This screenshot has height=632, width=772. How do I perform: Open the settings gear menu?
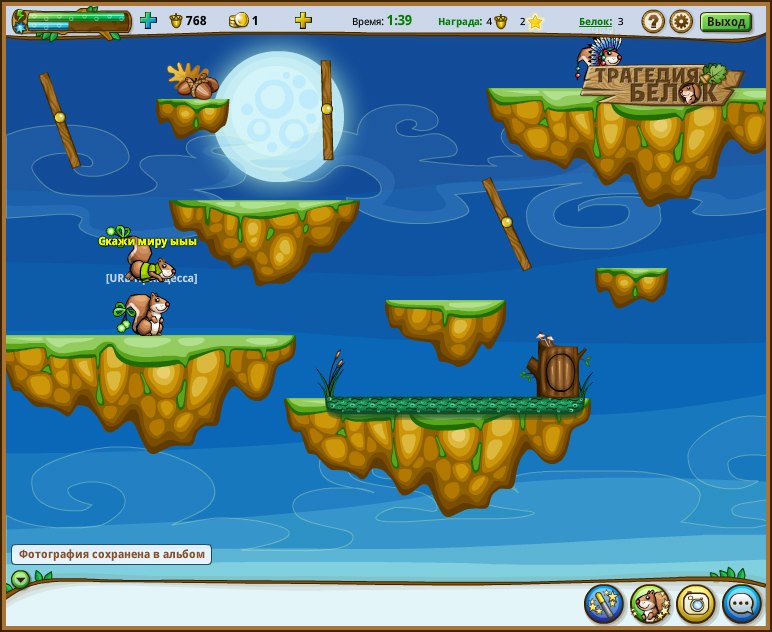tap(681, 21)
